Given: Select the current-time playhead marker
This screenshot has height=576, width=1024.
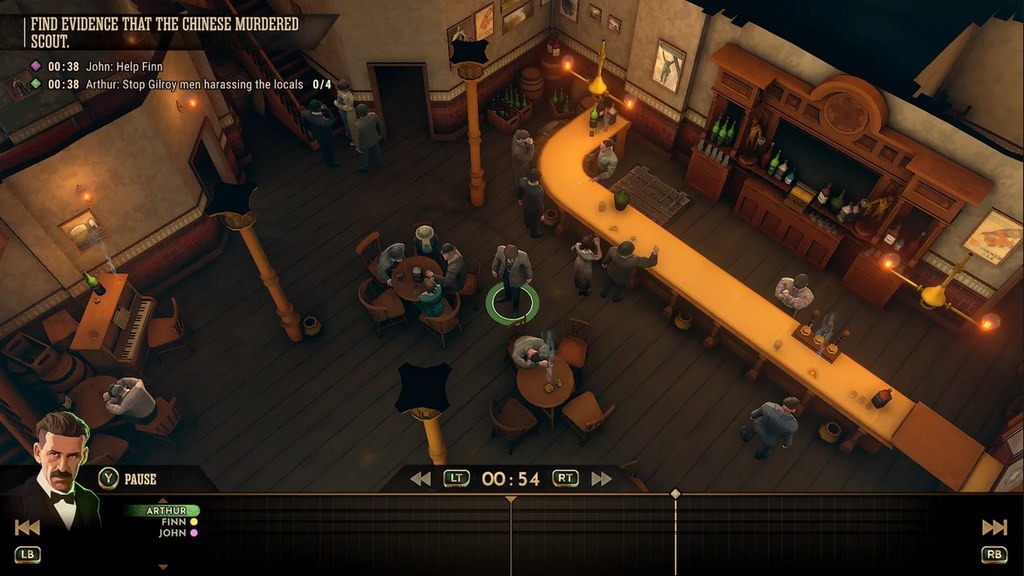Looking at the screenshot, I should tap(511, 498).
